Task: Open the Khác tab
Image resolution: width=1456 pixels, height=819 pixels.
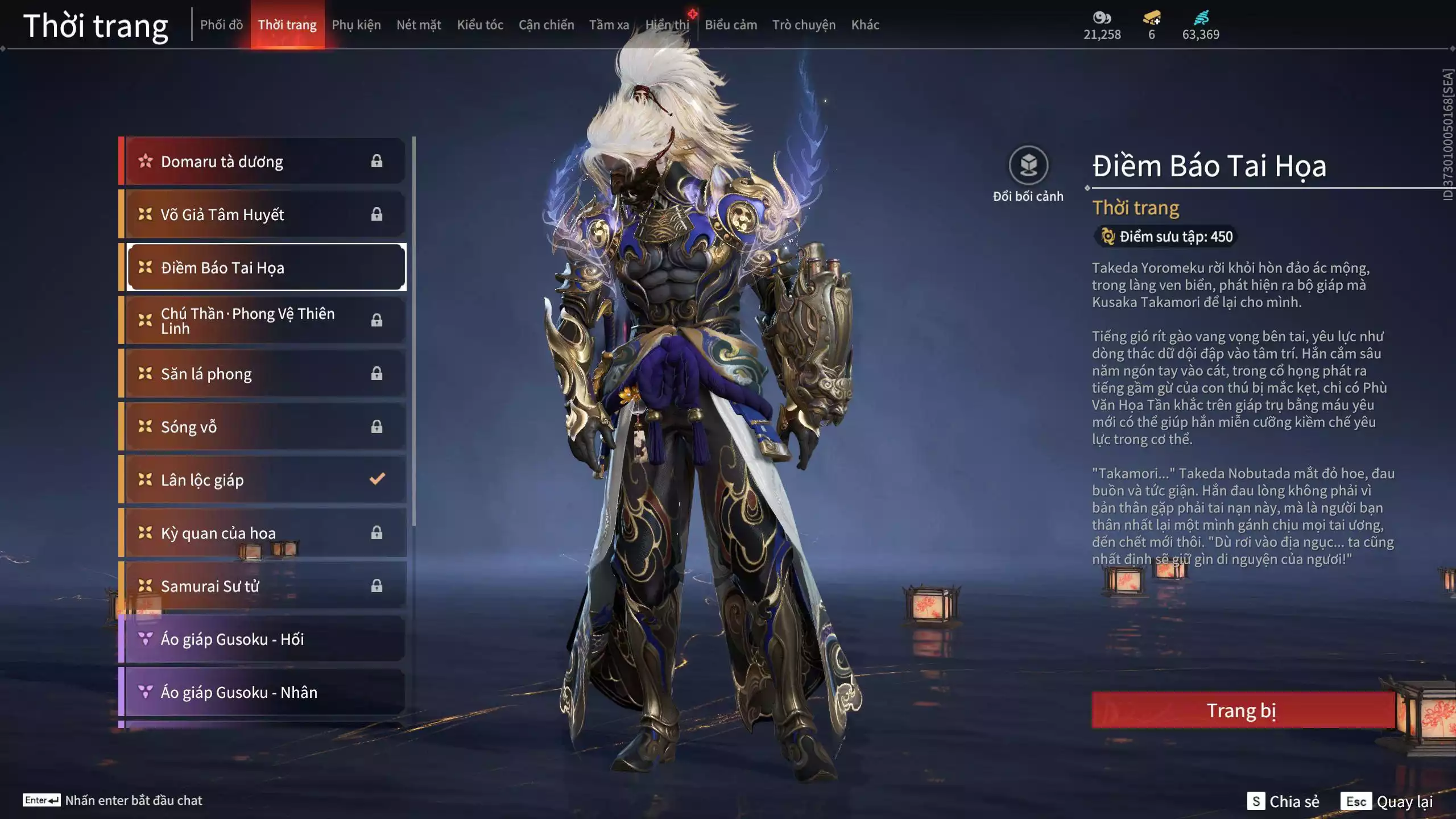Action: 866,24
